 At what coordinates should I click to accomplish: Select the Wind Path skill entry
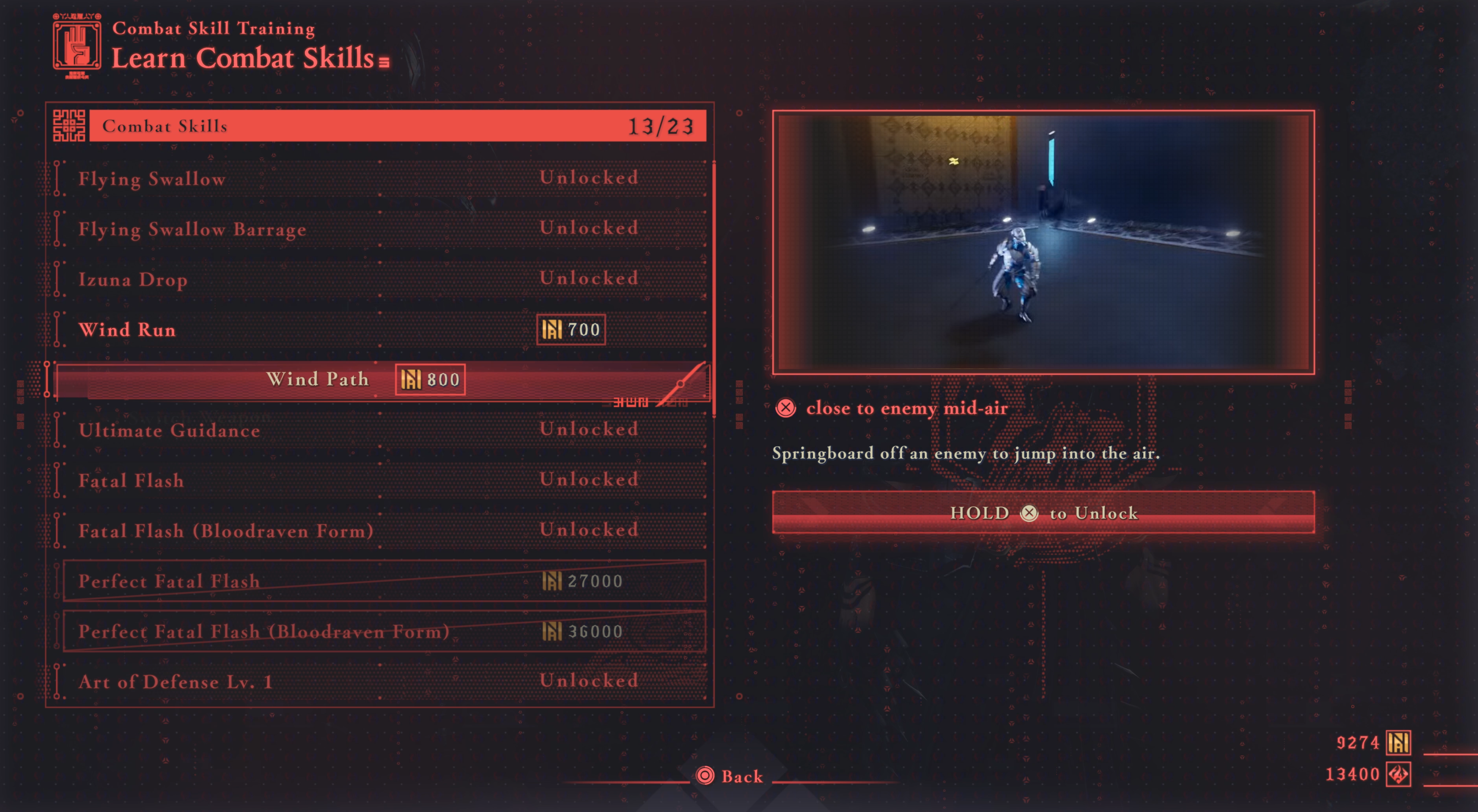(x=379, y=379)
